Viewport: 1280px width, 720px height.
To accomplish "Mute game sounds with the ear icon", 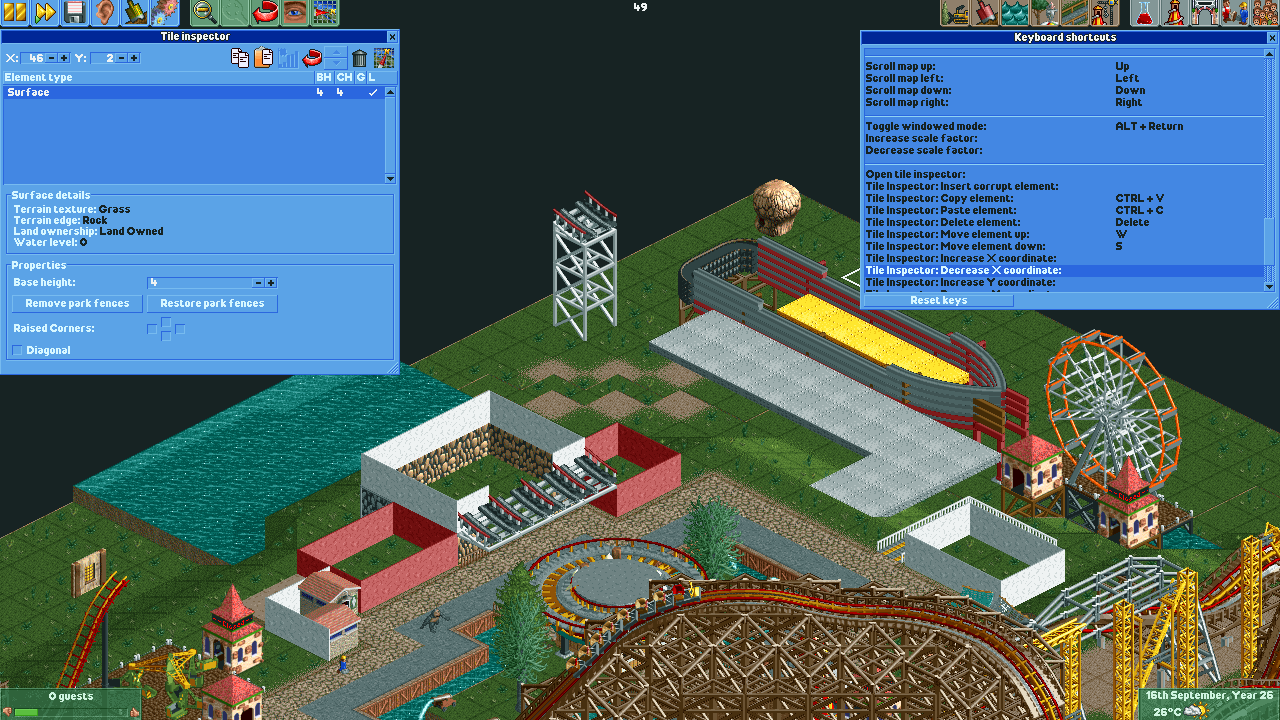I will click(103, 13).
